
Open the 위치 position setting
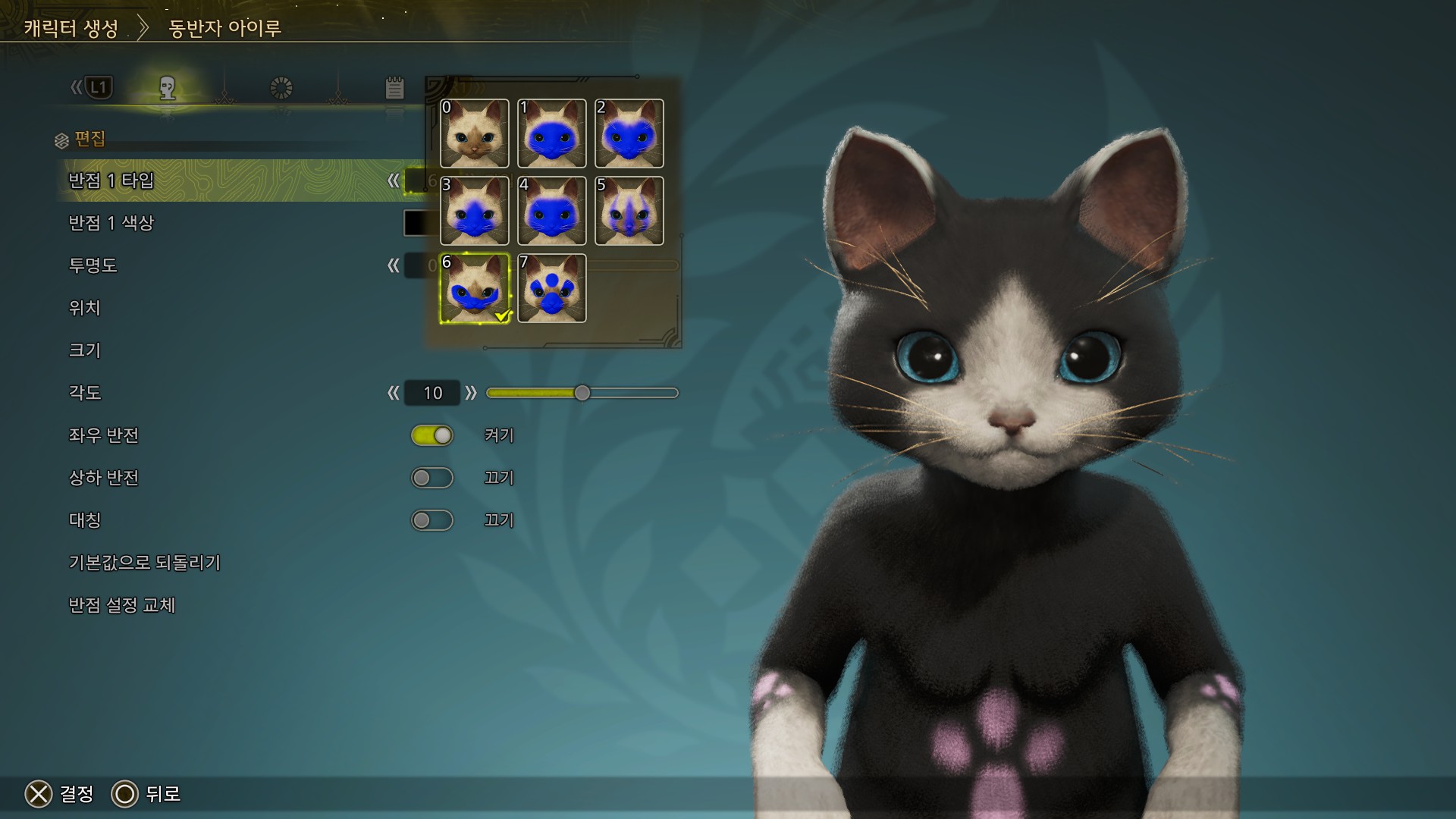[85, 308]
